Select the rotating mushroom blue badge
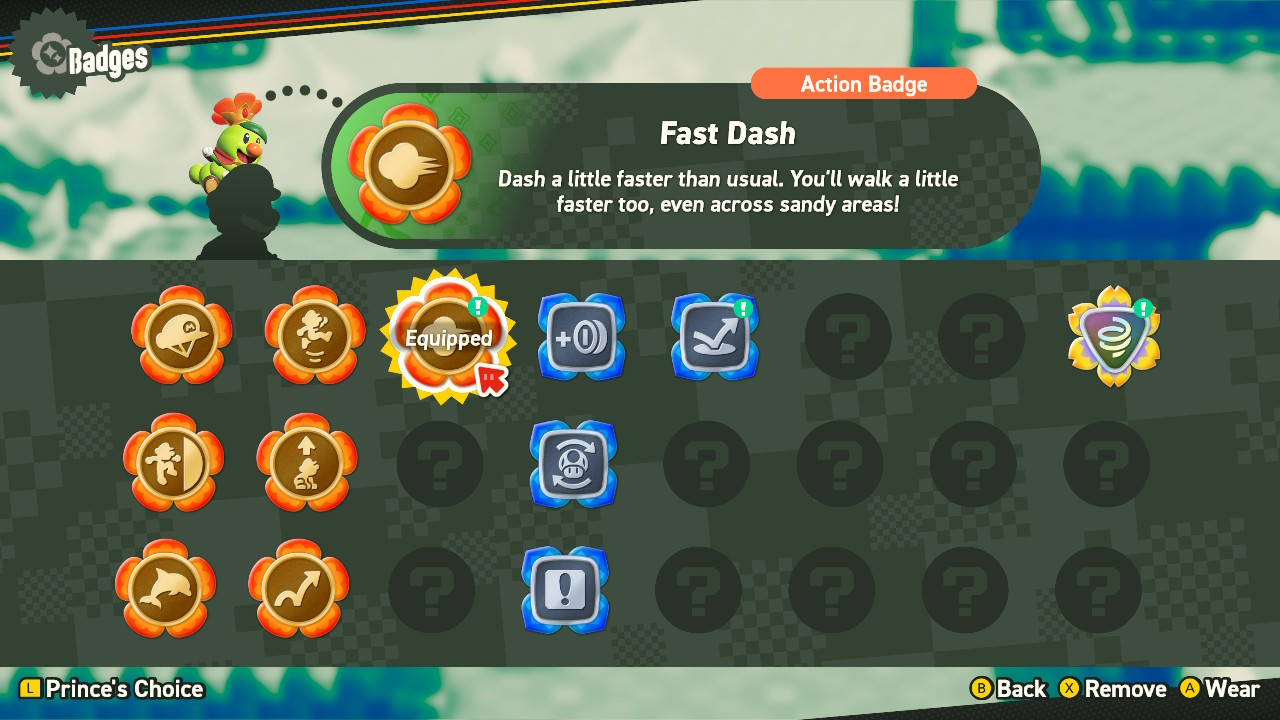 tap(573, 465)
